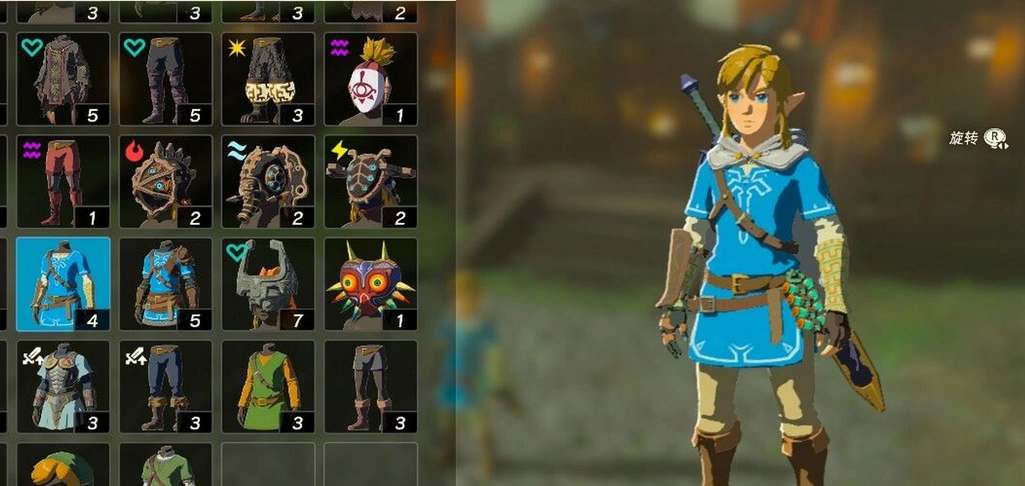Screen dimensions: 1025x486
Task: Equip Midna's Helmet from the armor grid
Action: [x=267, y=284]
